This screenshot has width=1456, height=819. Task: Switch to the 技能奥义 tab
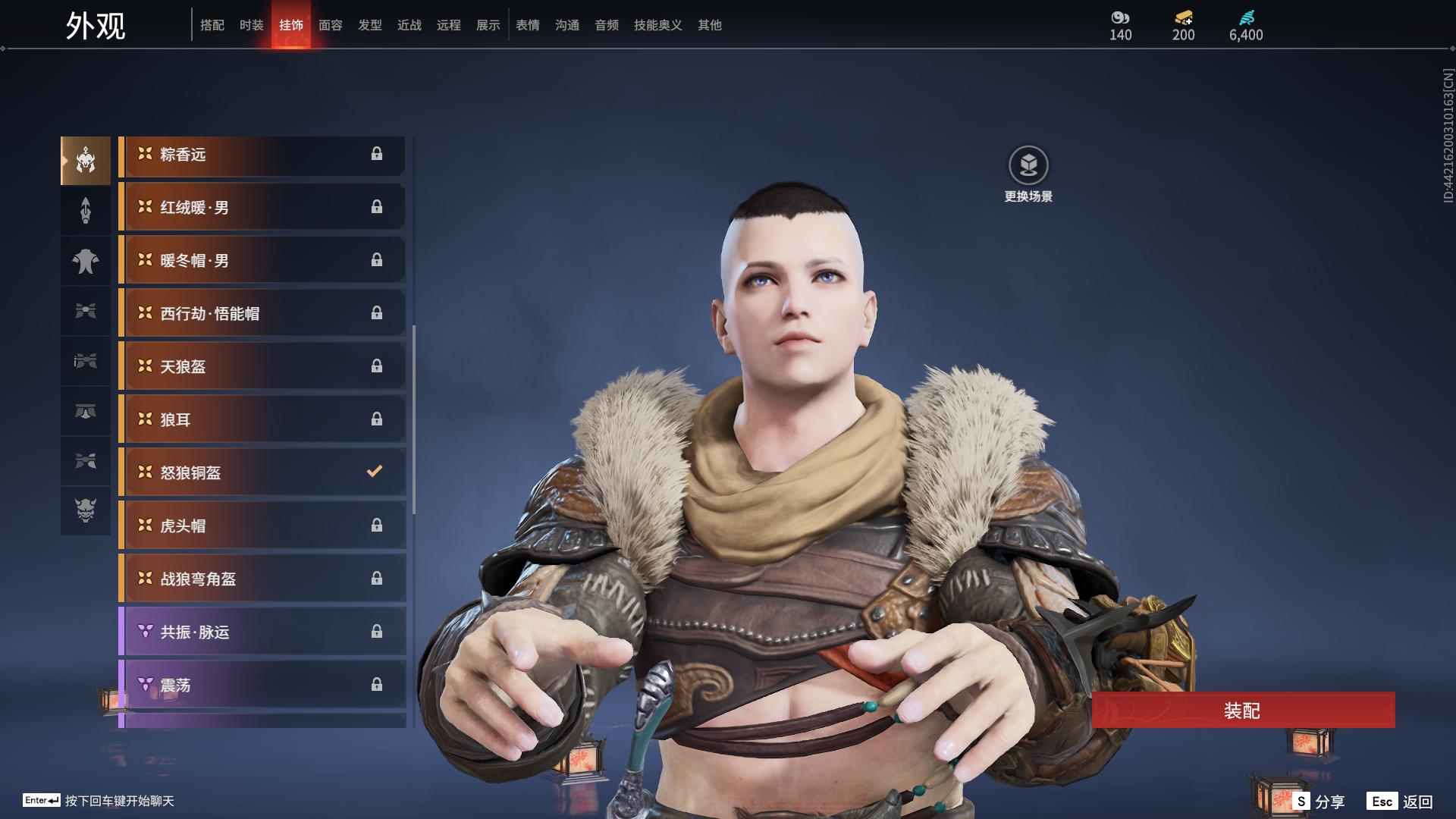pos(657,25)
